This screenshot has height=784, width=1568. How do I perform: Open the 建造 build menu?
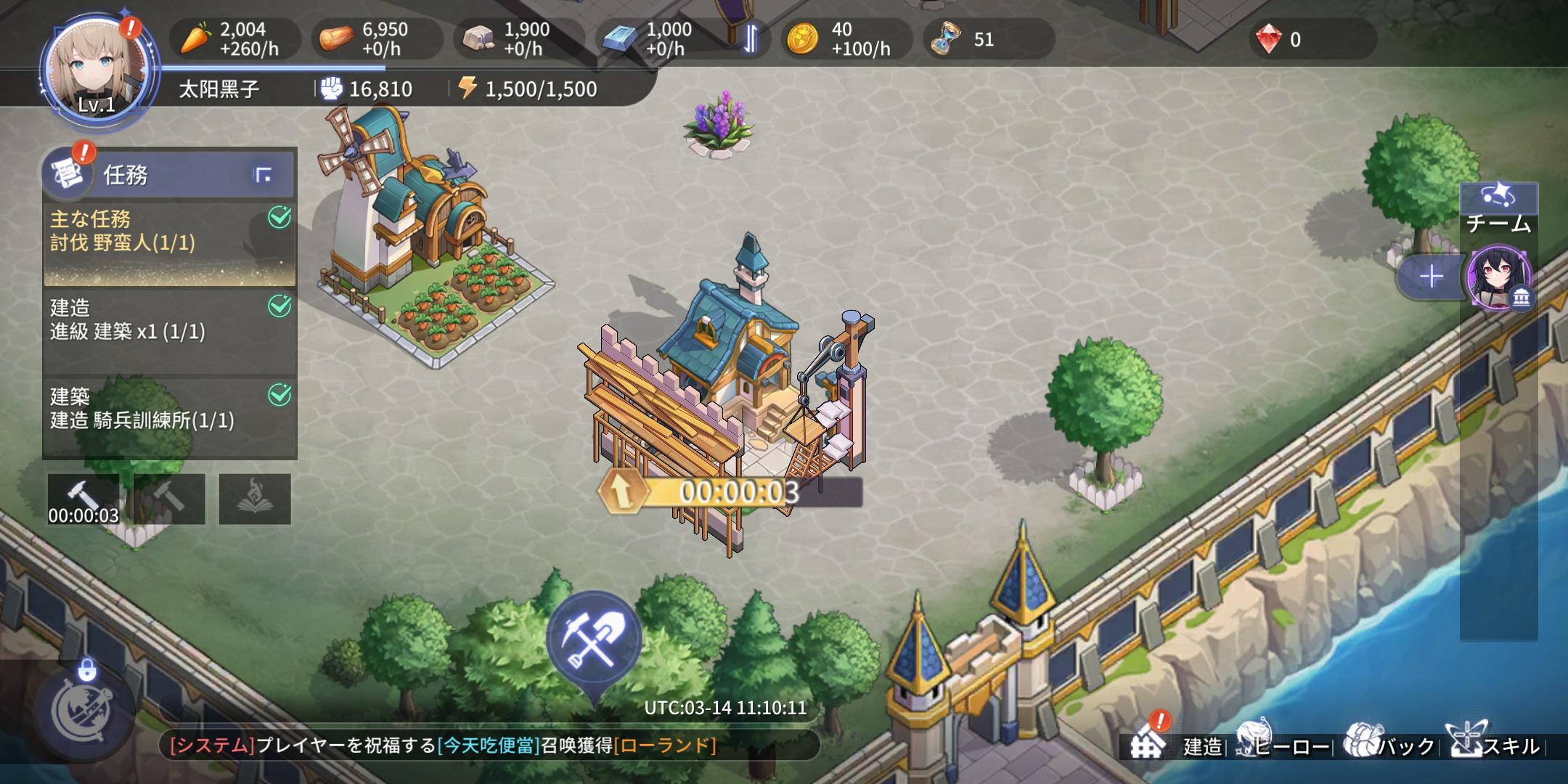point(1177,745)
